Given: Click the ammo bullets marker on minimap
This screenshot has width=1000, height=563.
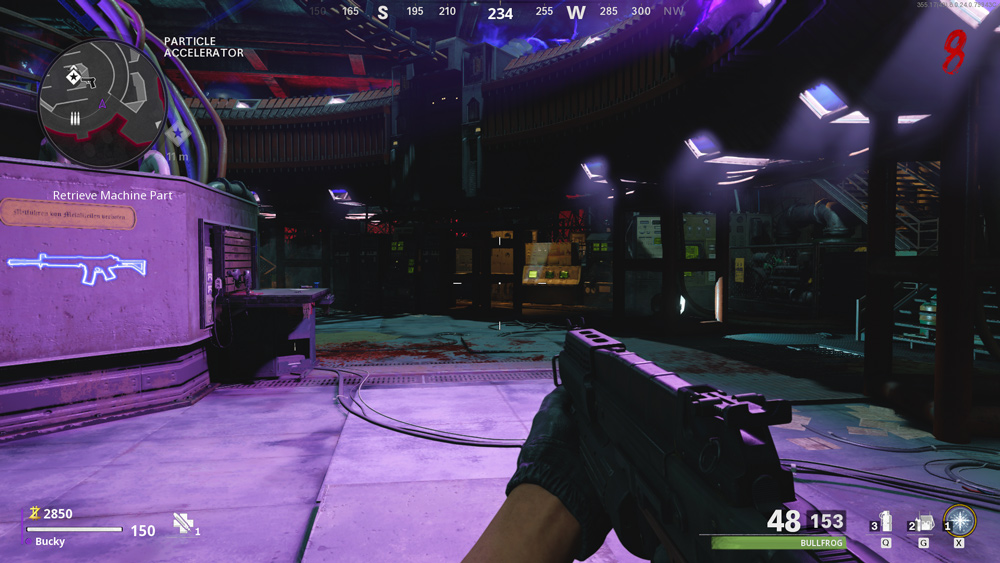Looking at the screenshot, I should coord(75,117).
